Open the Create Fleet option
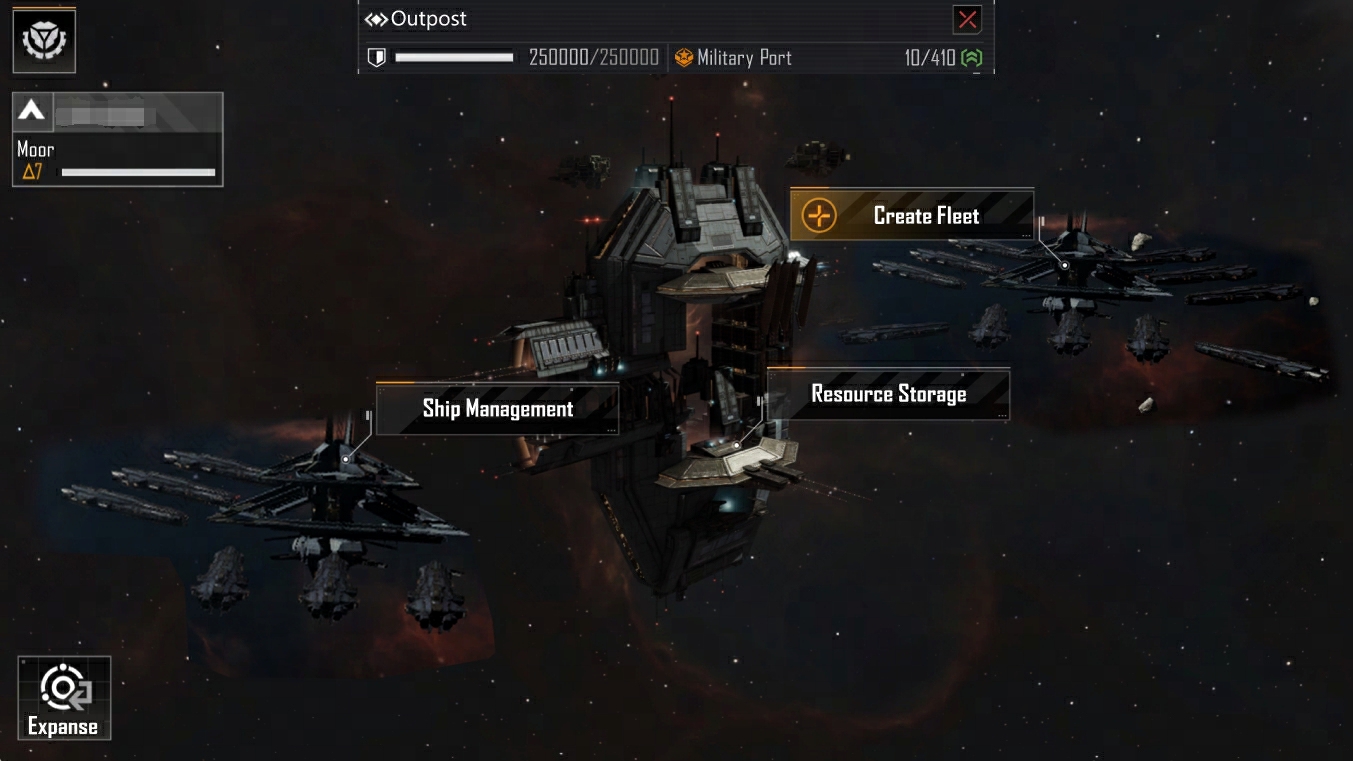The image size is (1353, 761). pos(911,215)
